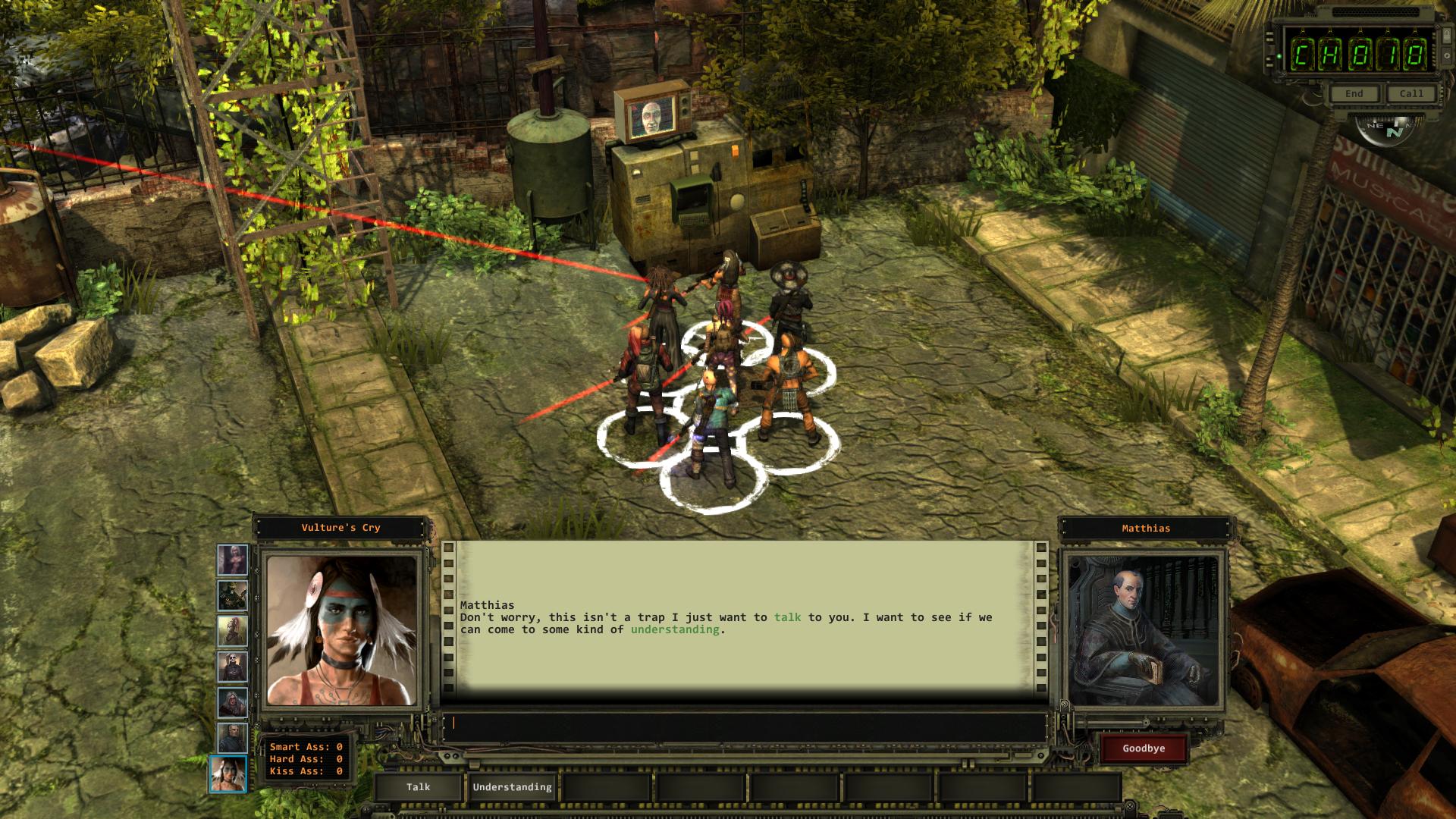
Task: Use the radio's Call button
Action: click(x=1411, y=93)
